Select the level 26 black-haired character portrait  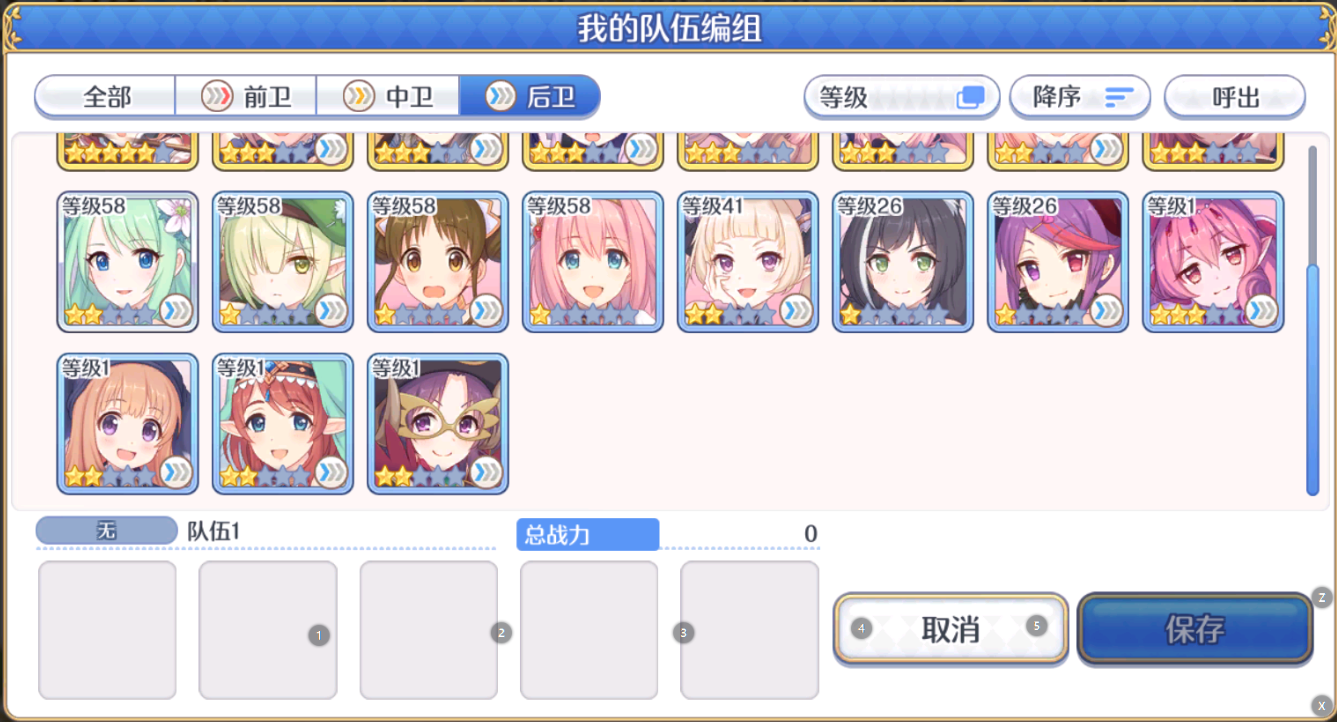pyautogui.click(x=903, y=262)
